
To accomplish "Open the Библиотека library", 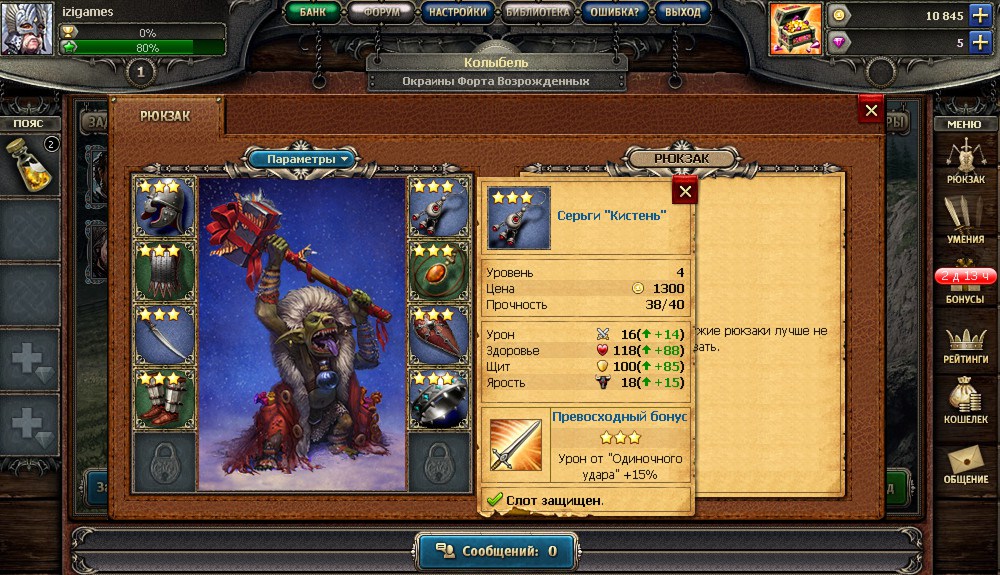I will coord(538,13).
